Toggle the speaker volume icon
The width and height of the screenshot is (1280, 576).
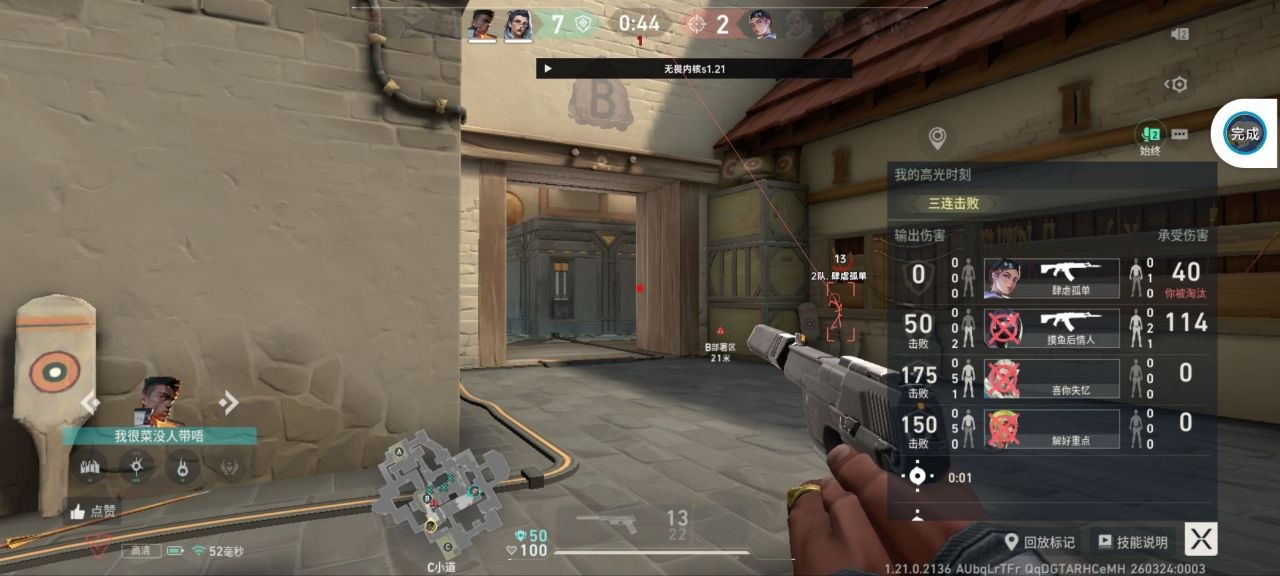[x=1179, y=34]
